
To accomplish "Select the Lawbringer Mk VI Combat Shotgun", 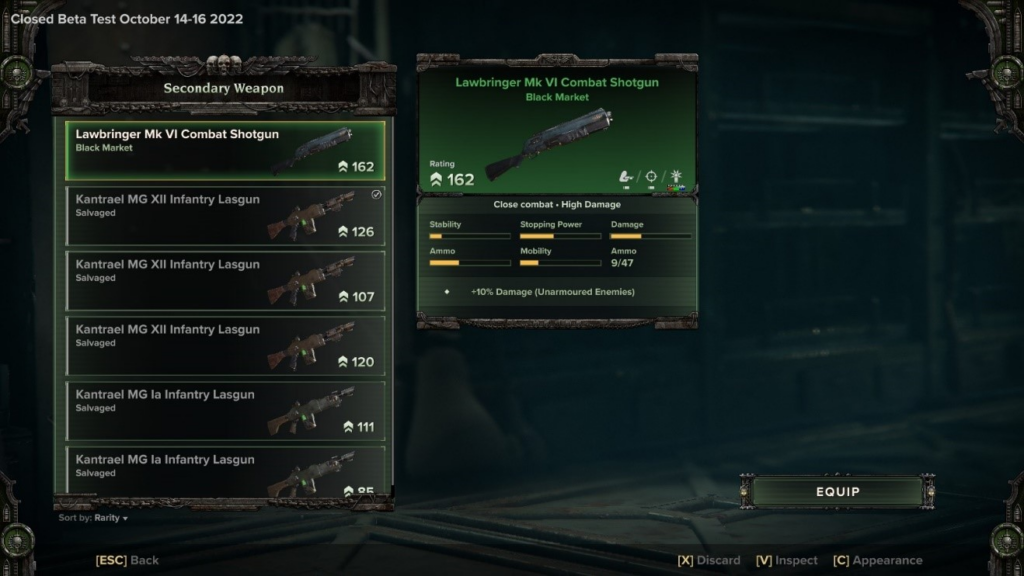I will (x=226, y=150).
